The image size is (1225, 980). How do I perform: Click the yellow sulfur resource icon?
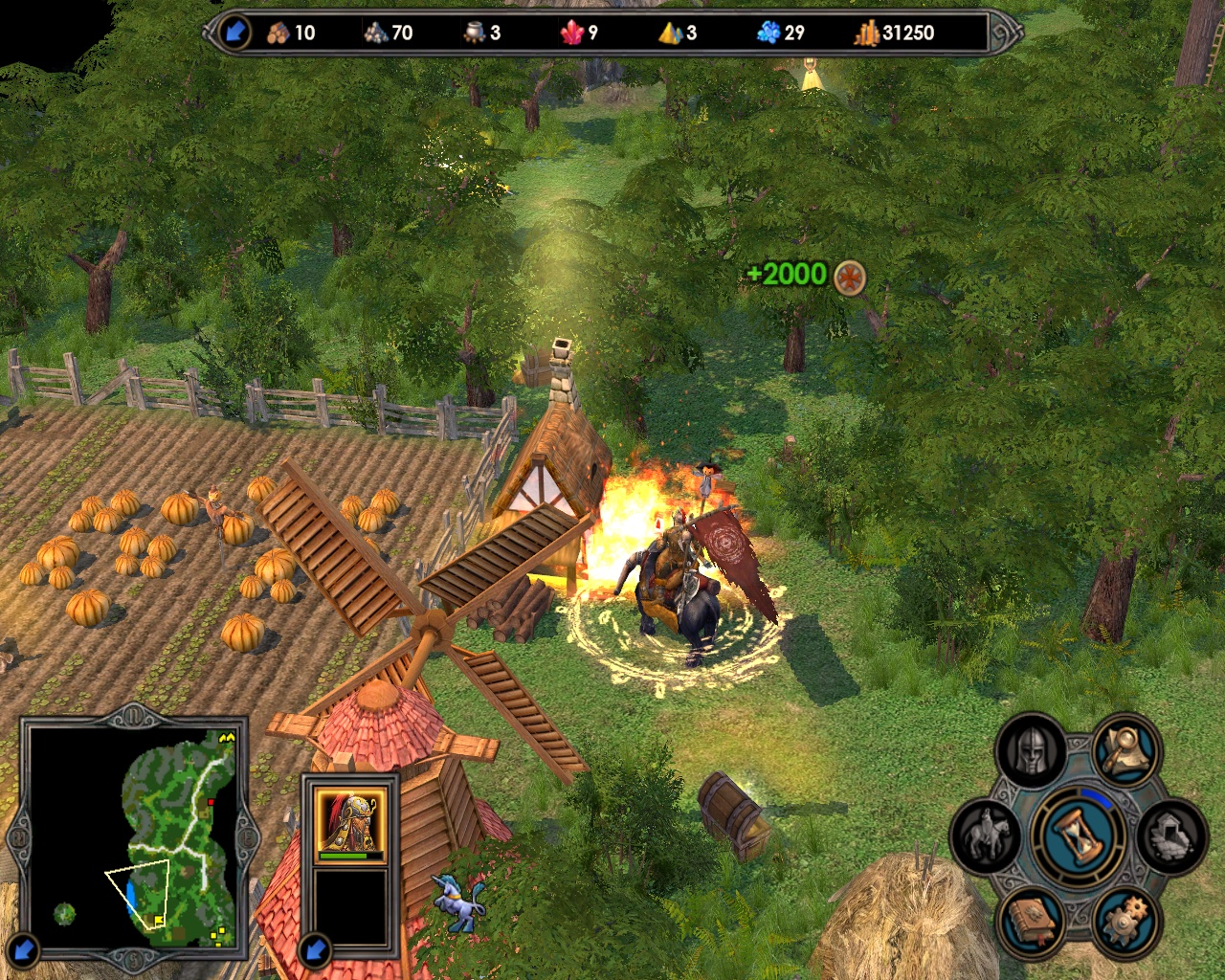pyautogui.click(x=671, y=33)
